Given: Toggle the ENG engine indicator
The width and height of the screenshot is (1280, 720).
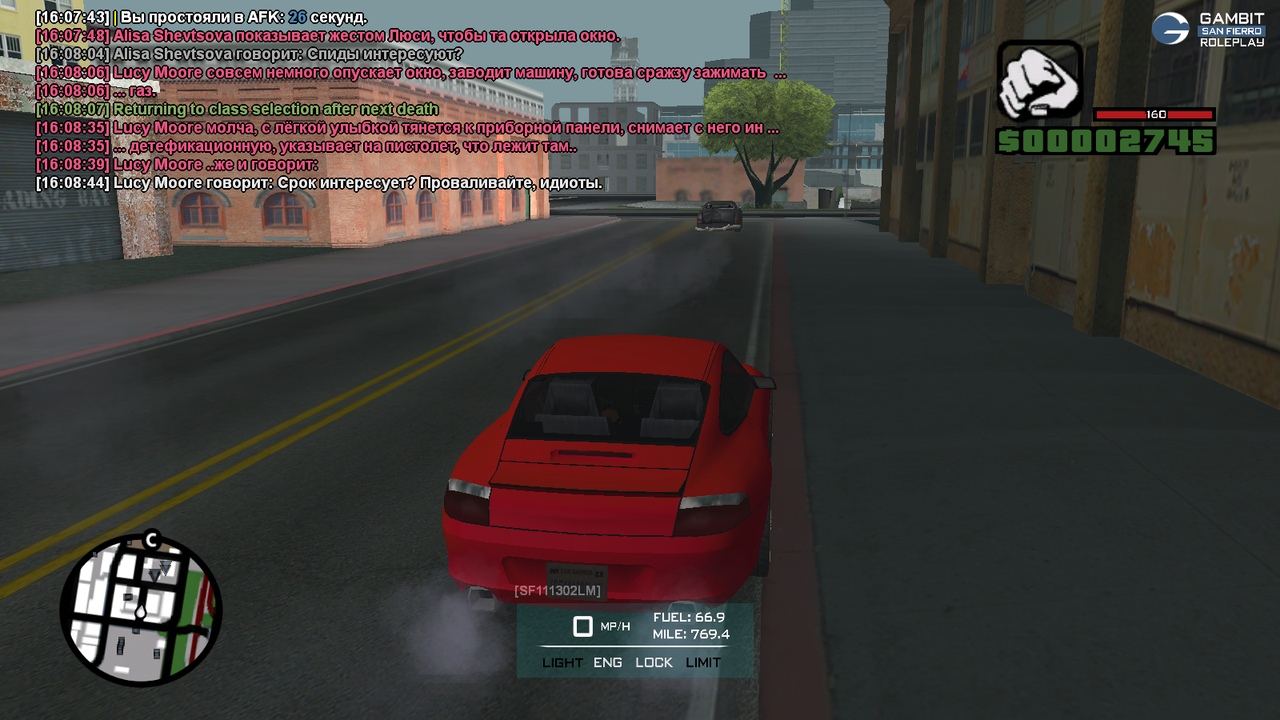Looking at the screenshot, I should tap(607, 663).
